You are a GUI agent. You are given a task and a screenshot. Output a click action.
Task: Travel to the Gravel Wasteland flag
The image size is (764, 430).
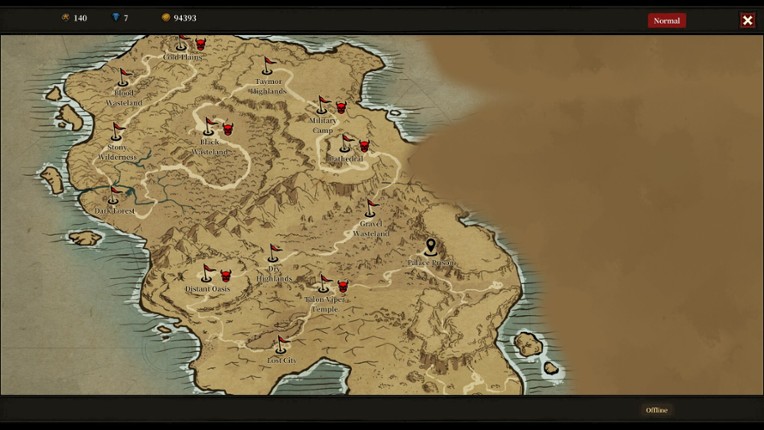click(371, 209)
